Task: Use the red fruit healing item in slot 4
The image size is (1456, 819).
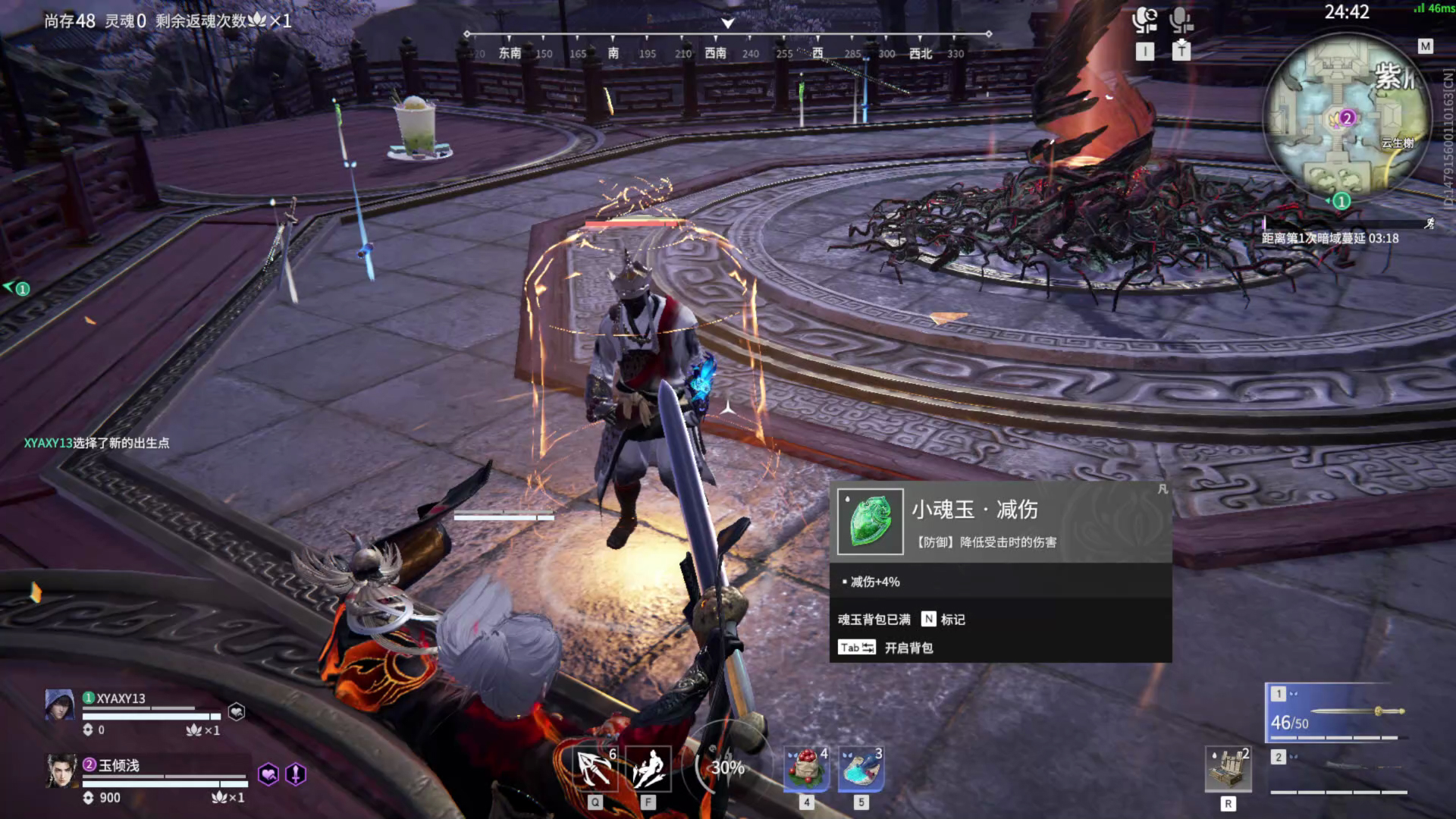Action: tap(806, 770)
